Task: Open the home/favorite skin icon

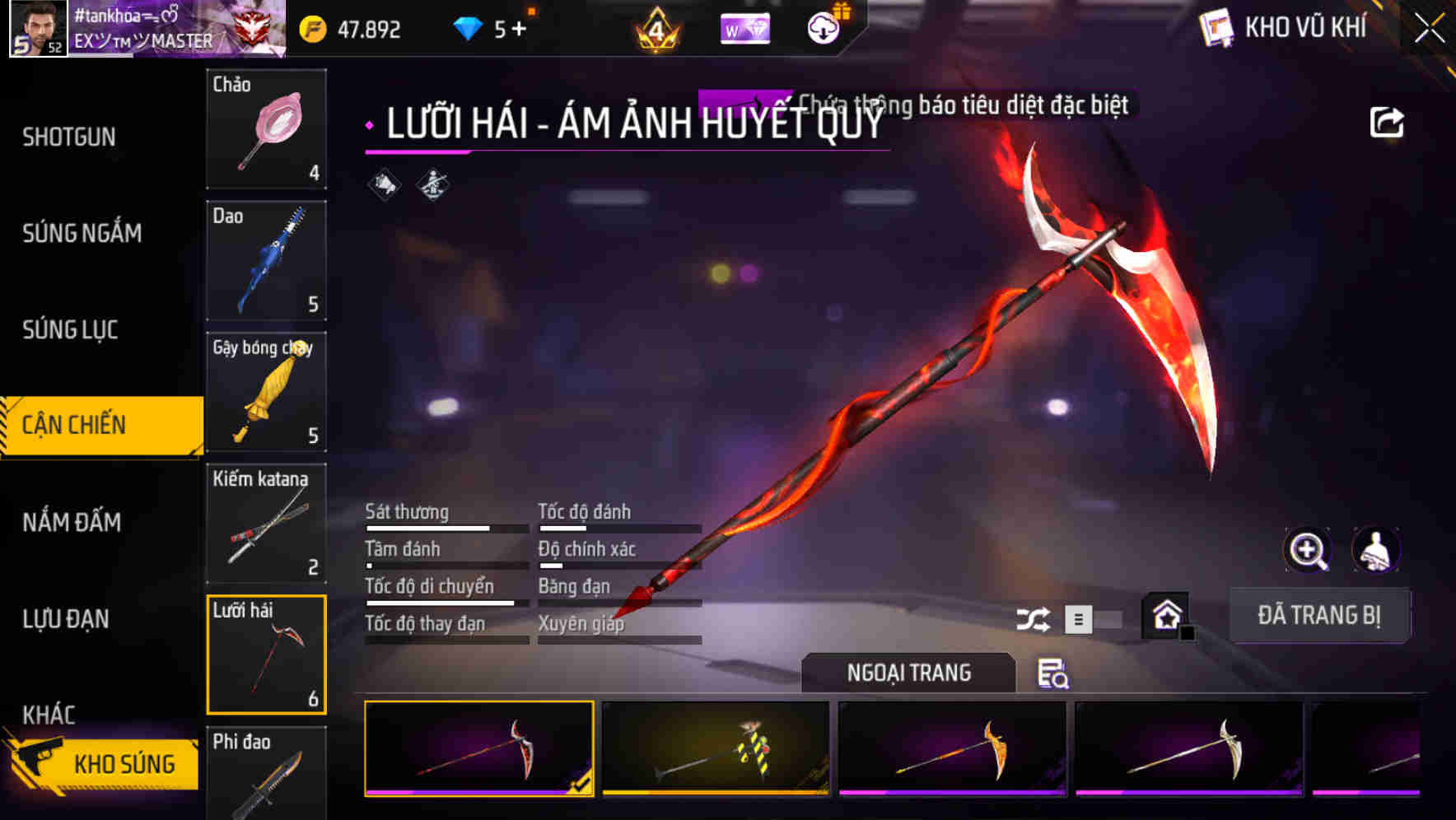Action: point(1165,614)
